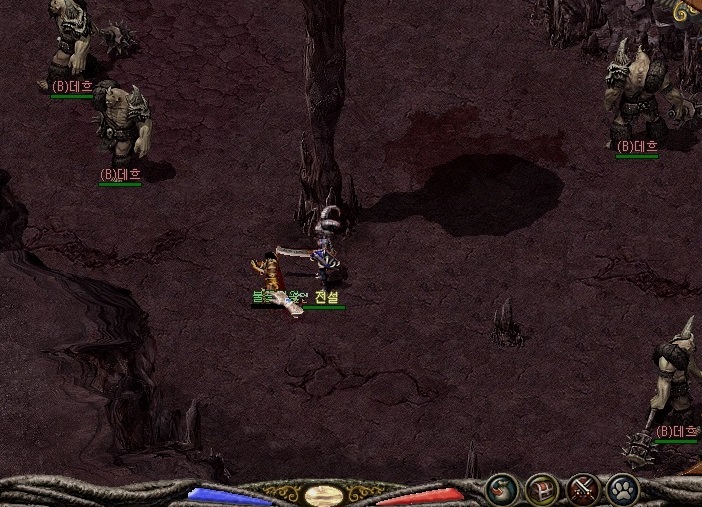Toggle the crossed swords combat icon
Screen dimensions: 702x507
tap(582, 489)
